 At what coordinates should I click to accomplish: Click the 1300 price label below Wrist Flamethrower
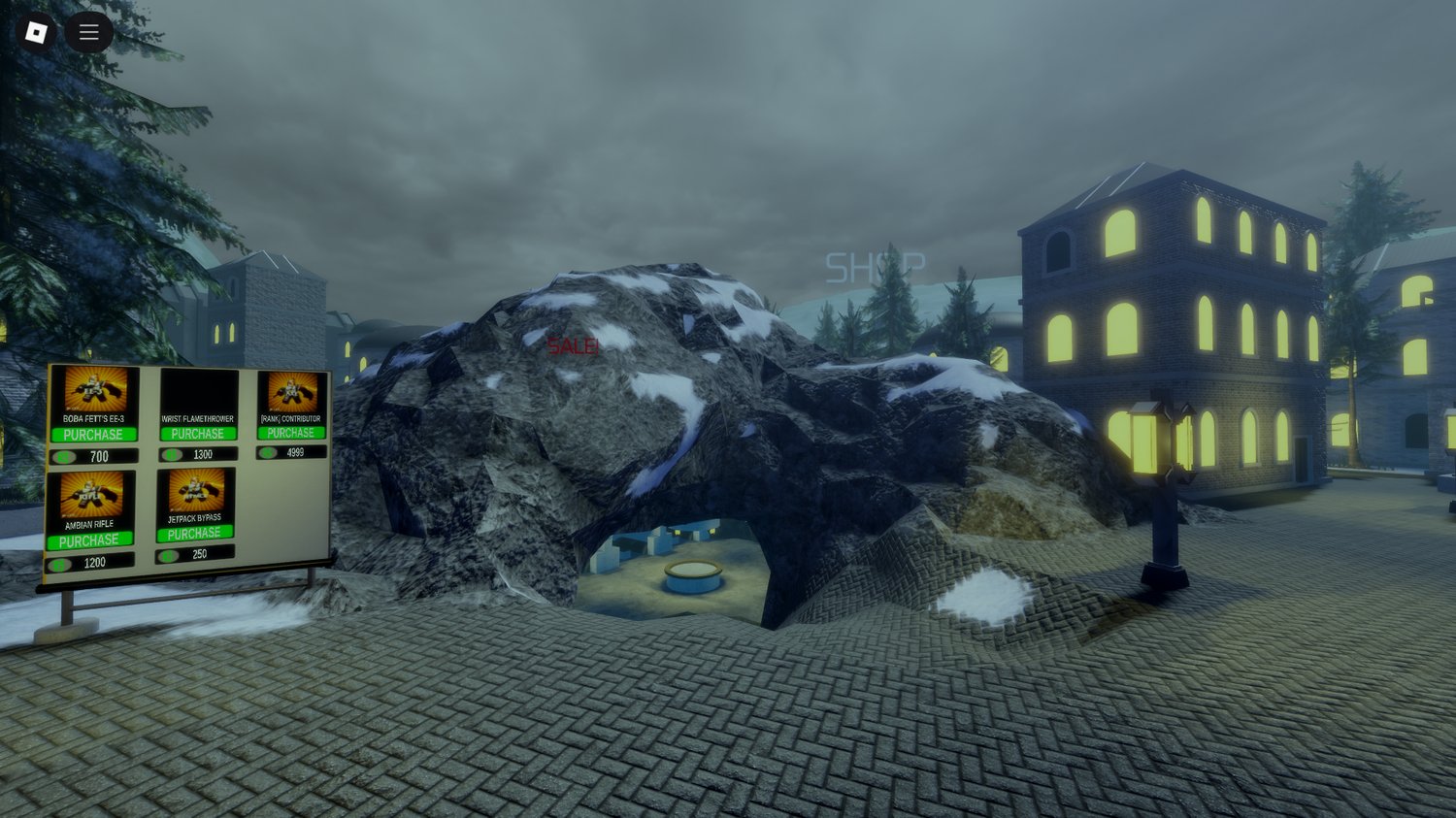[x=202, y=454]
